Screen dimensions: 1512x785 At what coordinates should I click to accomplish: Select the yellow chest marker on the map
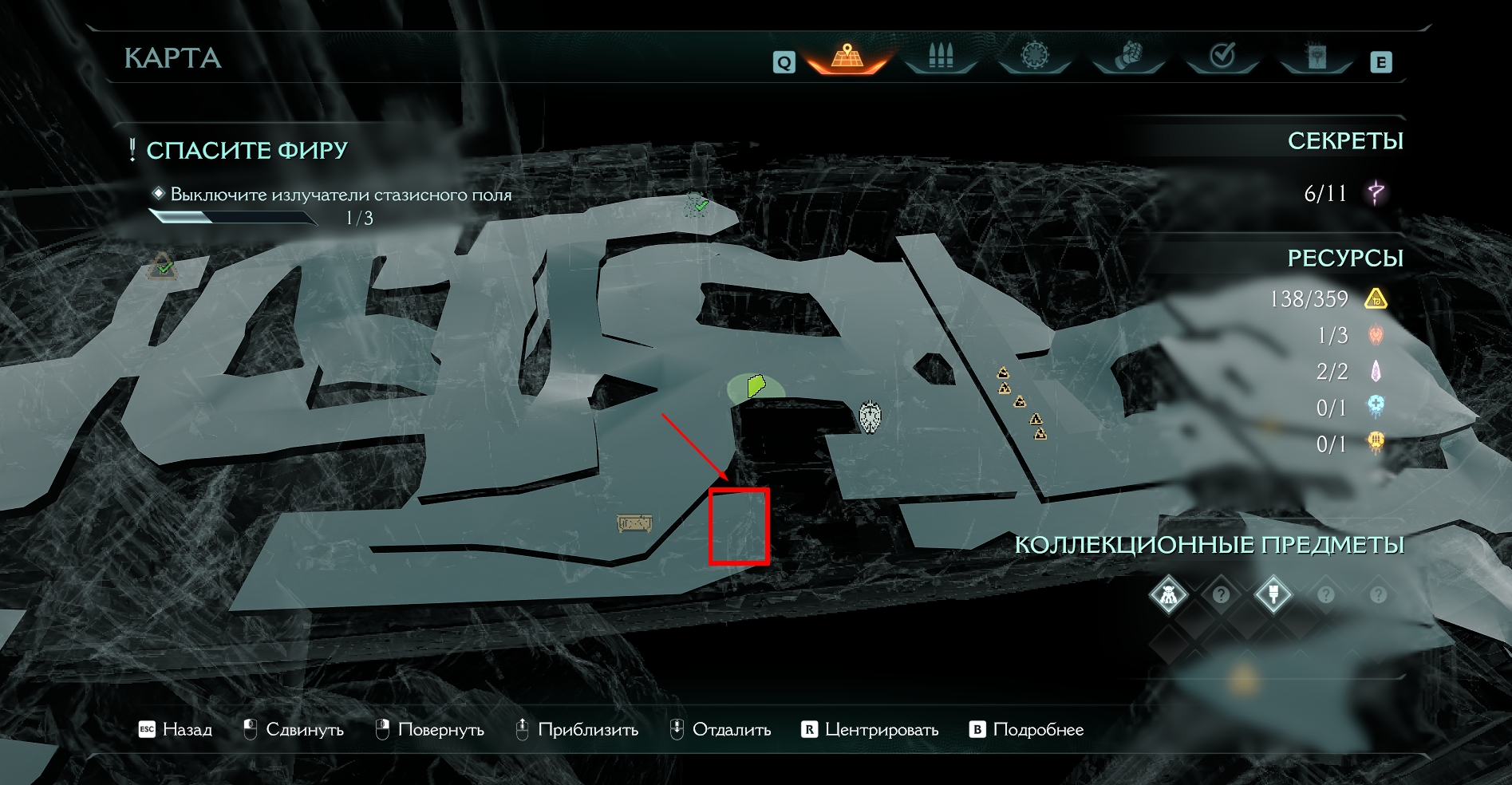[634, 523]
